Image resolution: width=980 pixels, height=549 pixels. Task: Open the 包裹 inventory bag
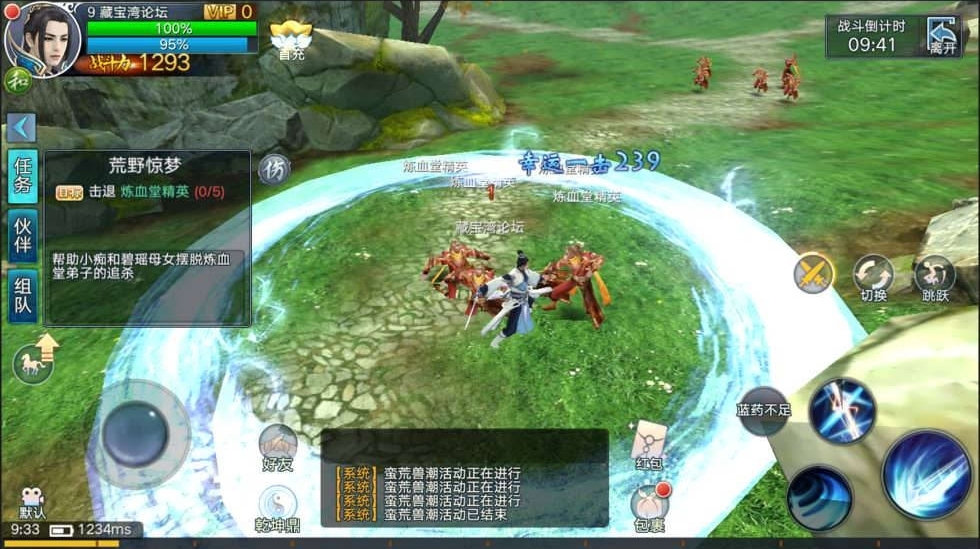[649, 505]
